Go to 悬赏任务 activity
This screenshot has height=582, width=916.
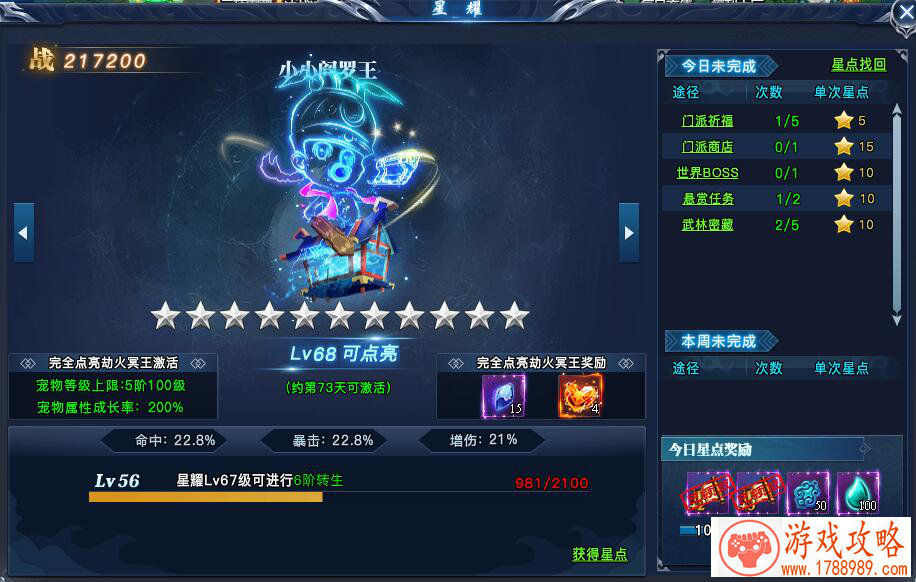pyautogui.click(x=707, y=199)
